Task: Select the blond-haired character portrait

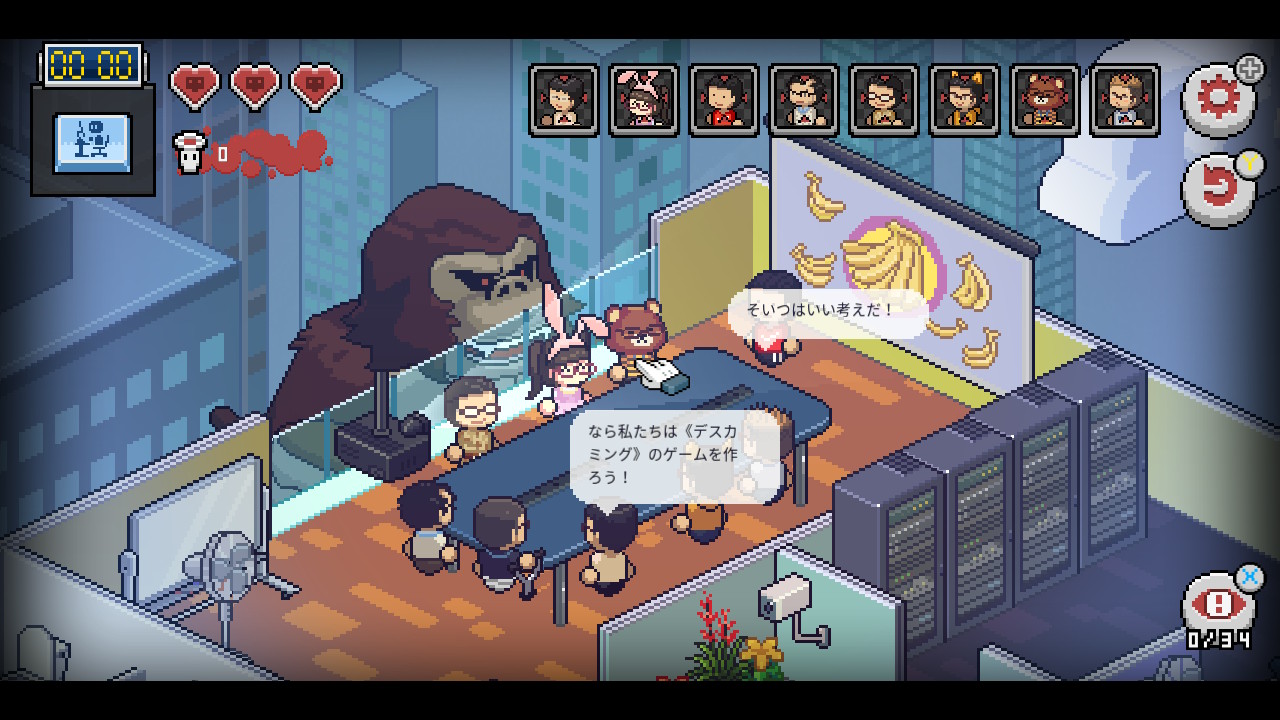Action: pyautogui.click(x=1125, y=100)
